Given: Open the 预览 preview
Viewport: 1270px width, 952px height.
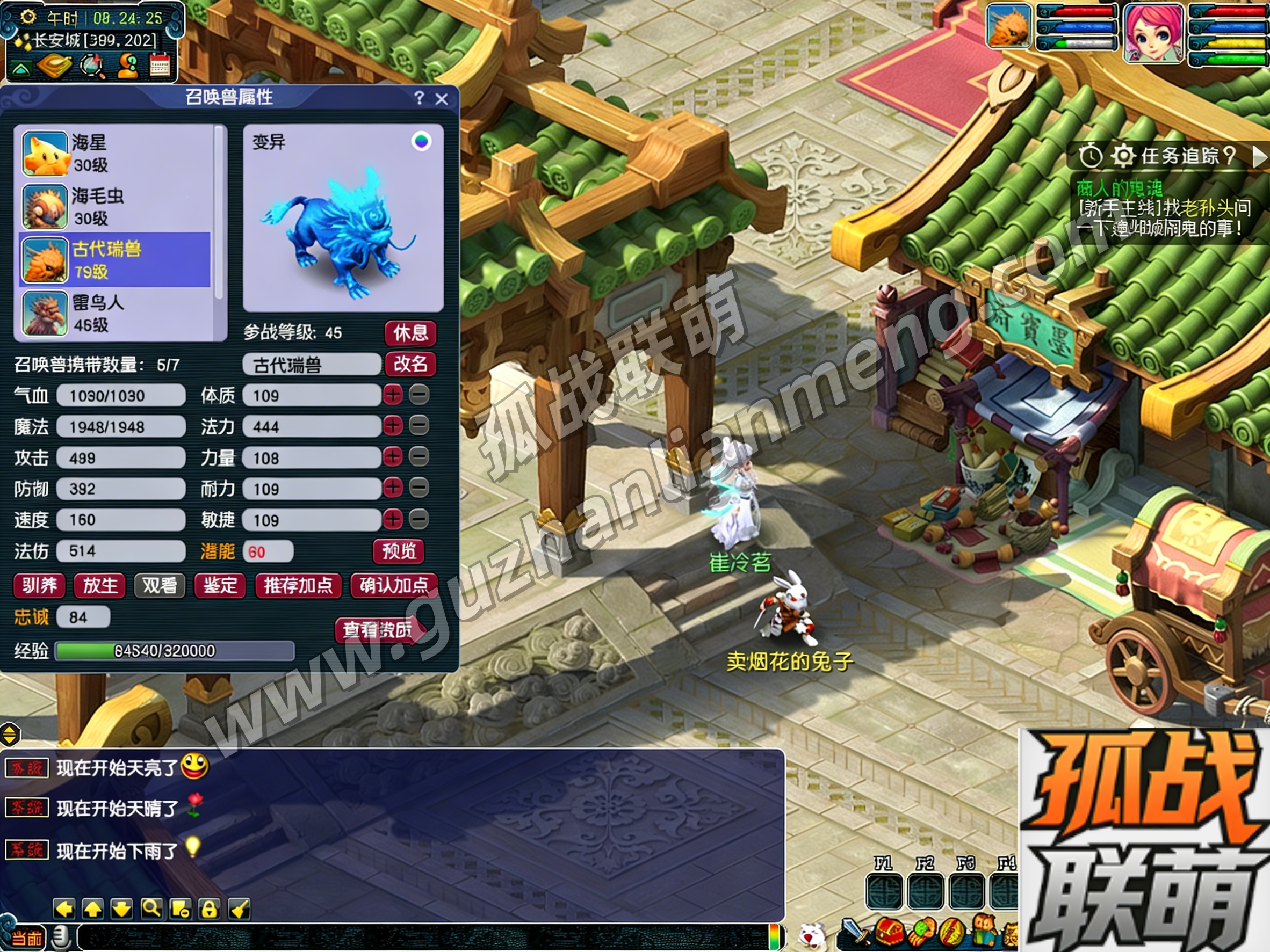Looking at the screenshot, I should tap(399, 551).
